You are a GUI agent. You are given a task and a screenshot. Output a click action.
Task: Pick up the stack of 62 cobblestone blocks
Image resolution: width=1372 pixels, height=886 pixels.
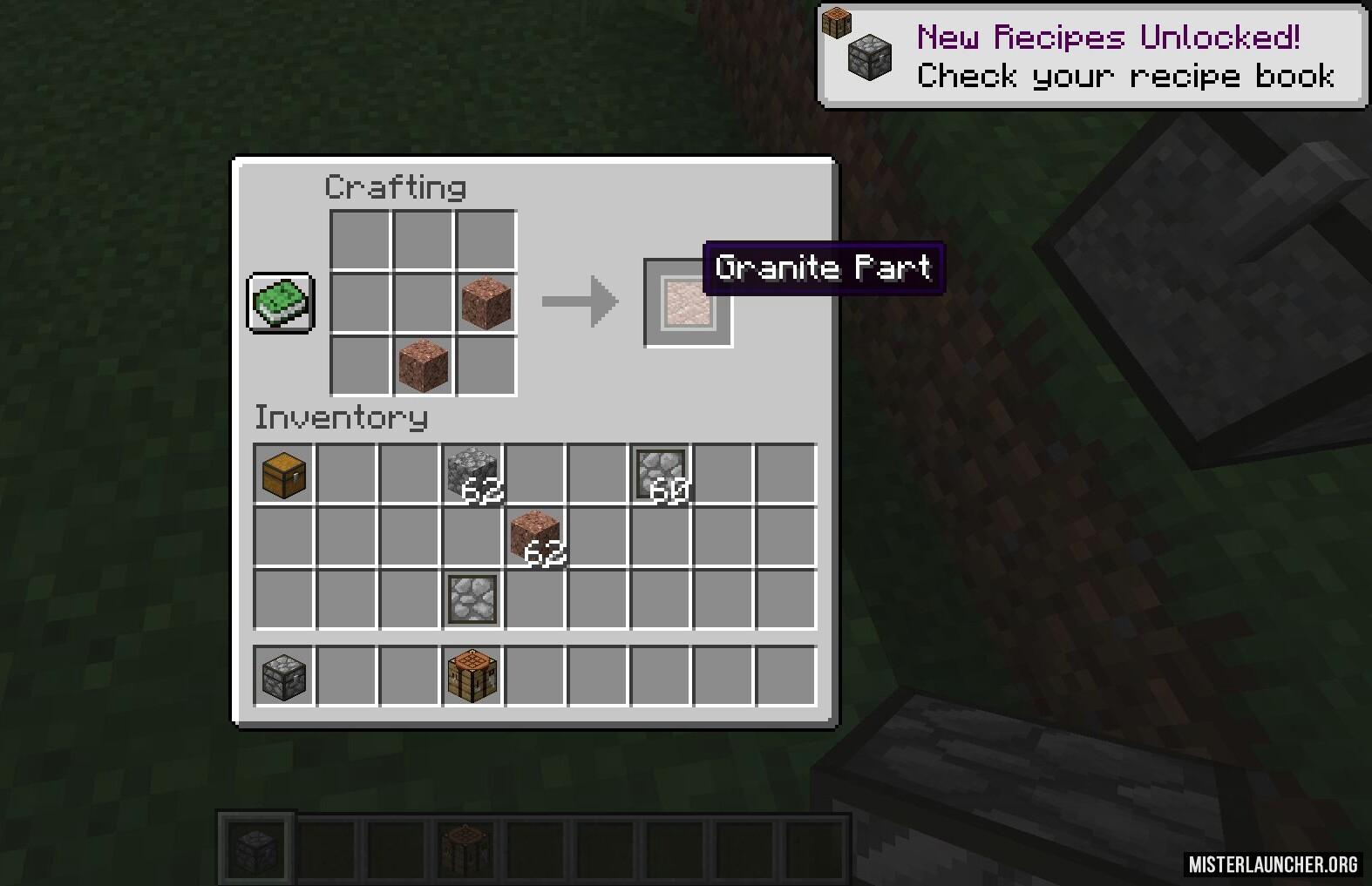[x=472, y=475]
